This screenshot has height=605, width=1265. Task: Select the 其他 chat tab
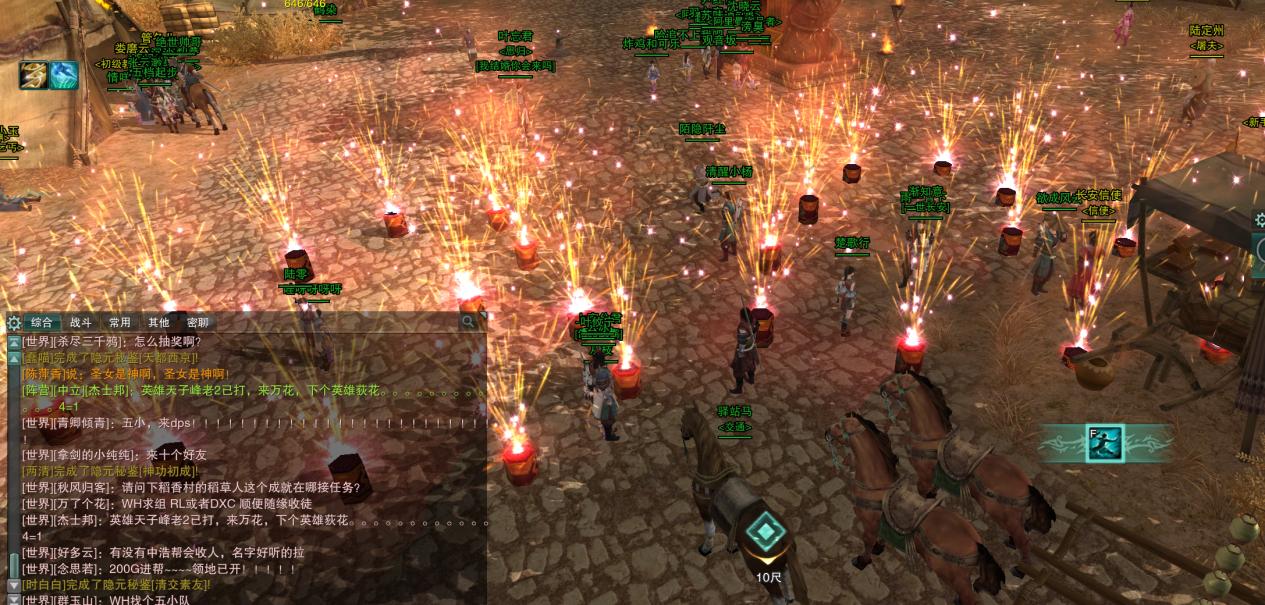[159, 322]
